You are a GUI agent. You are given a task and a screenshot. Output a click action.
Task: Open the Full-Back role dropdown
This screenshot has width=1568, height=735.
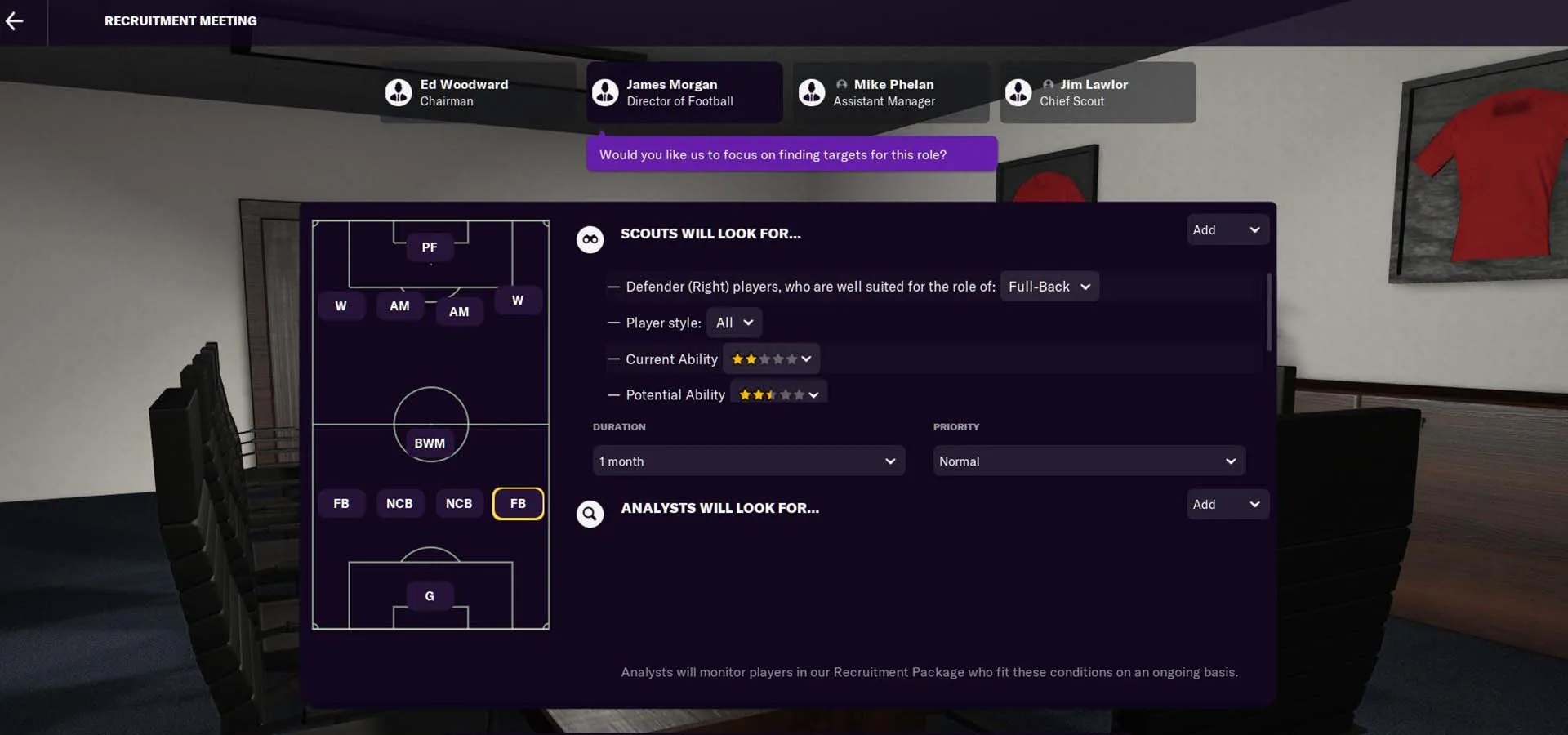[x=1049, y=286]
